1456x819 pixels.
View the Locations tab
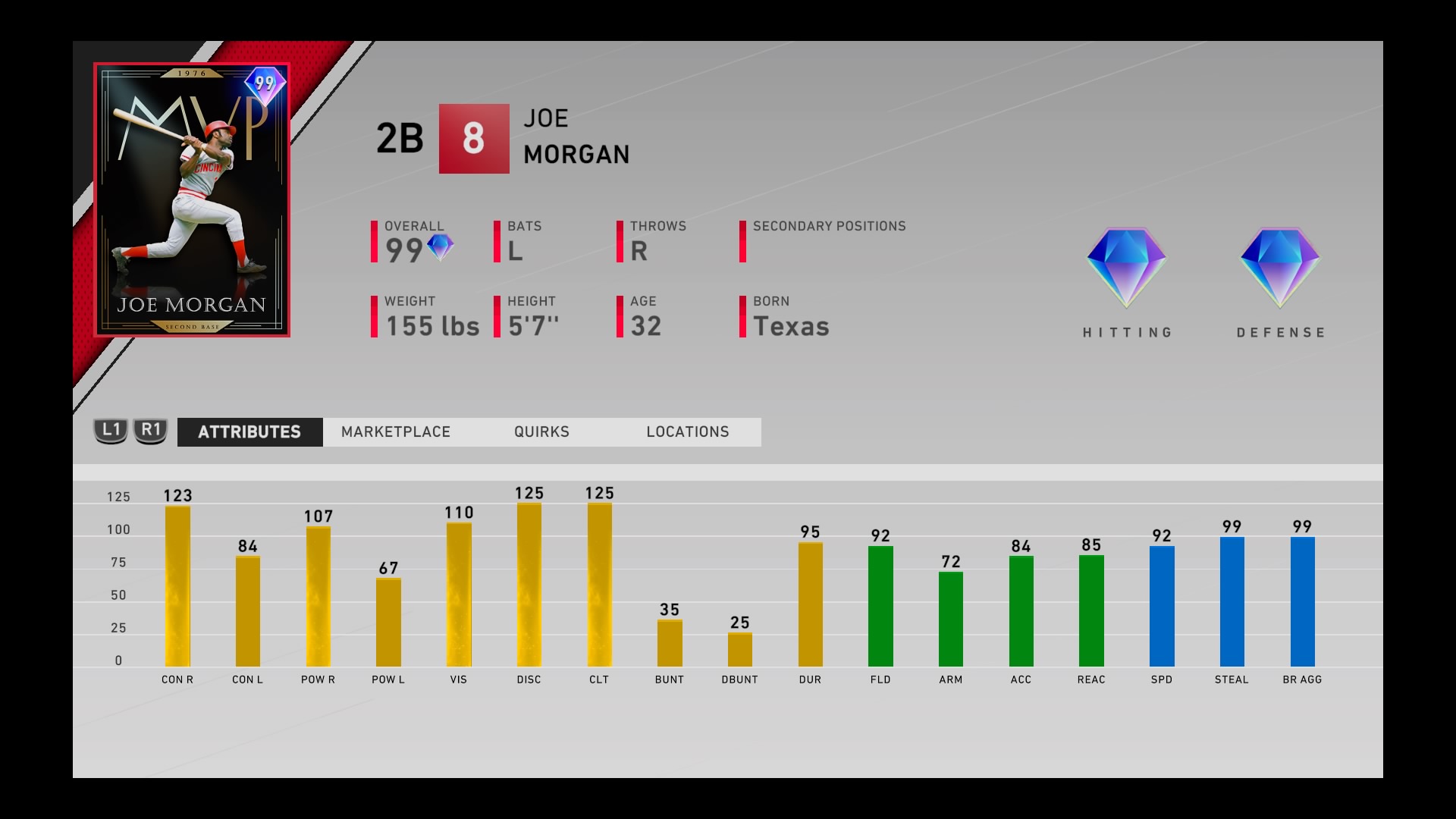(686, 431)
